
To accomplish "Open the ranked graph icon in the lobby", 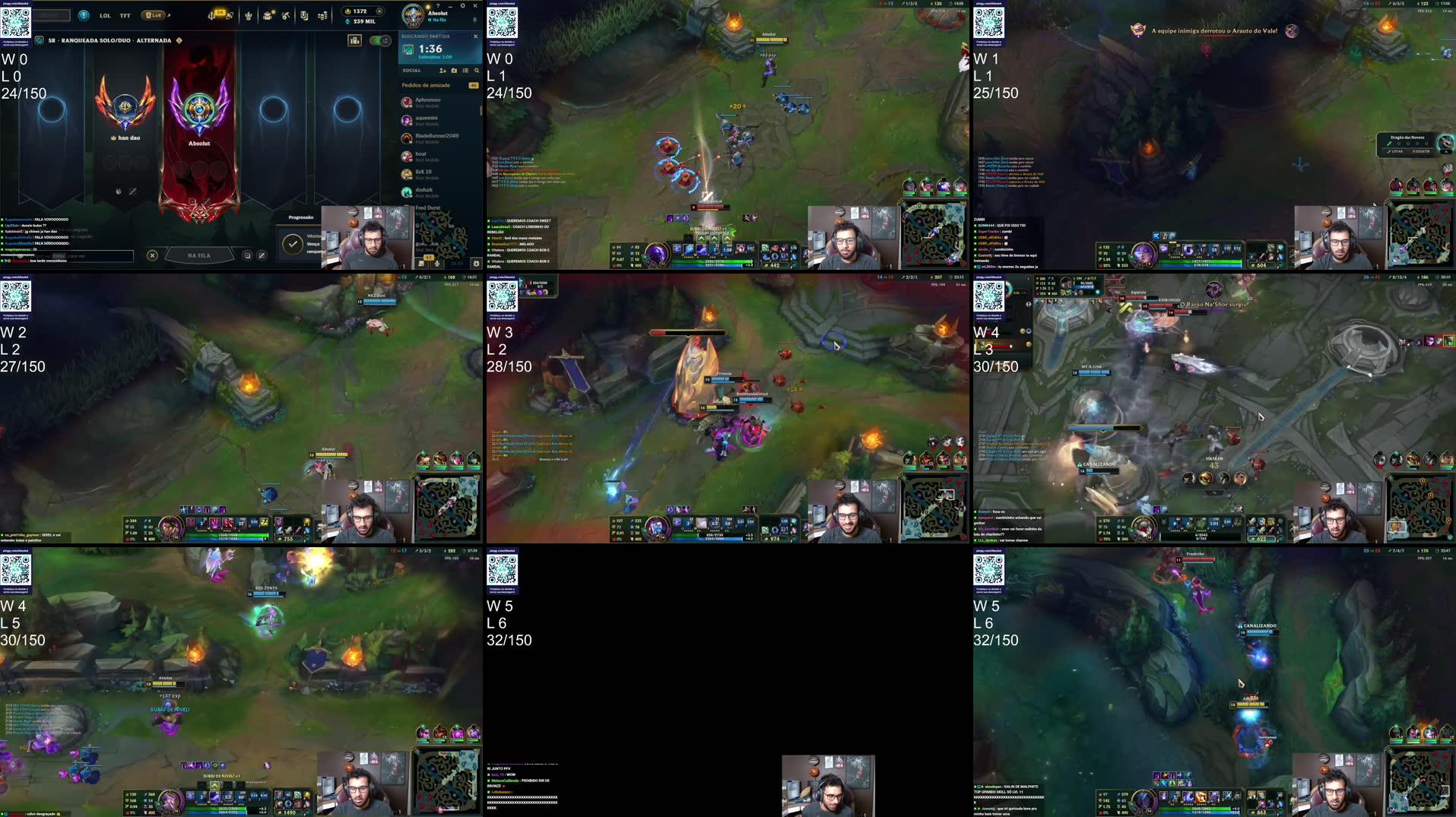I will tap(354, 40).
